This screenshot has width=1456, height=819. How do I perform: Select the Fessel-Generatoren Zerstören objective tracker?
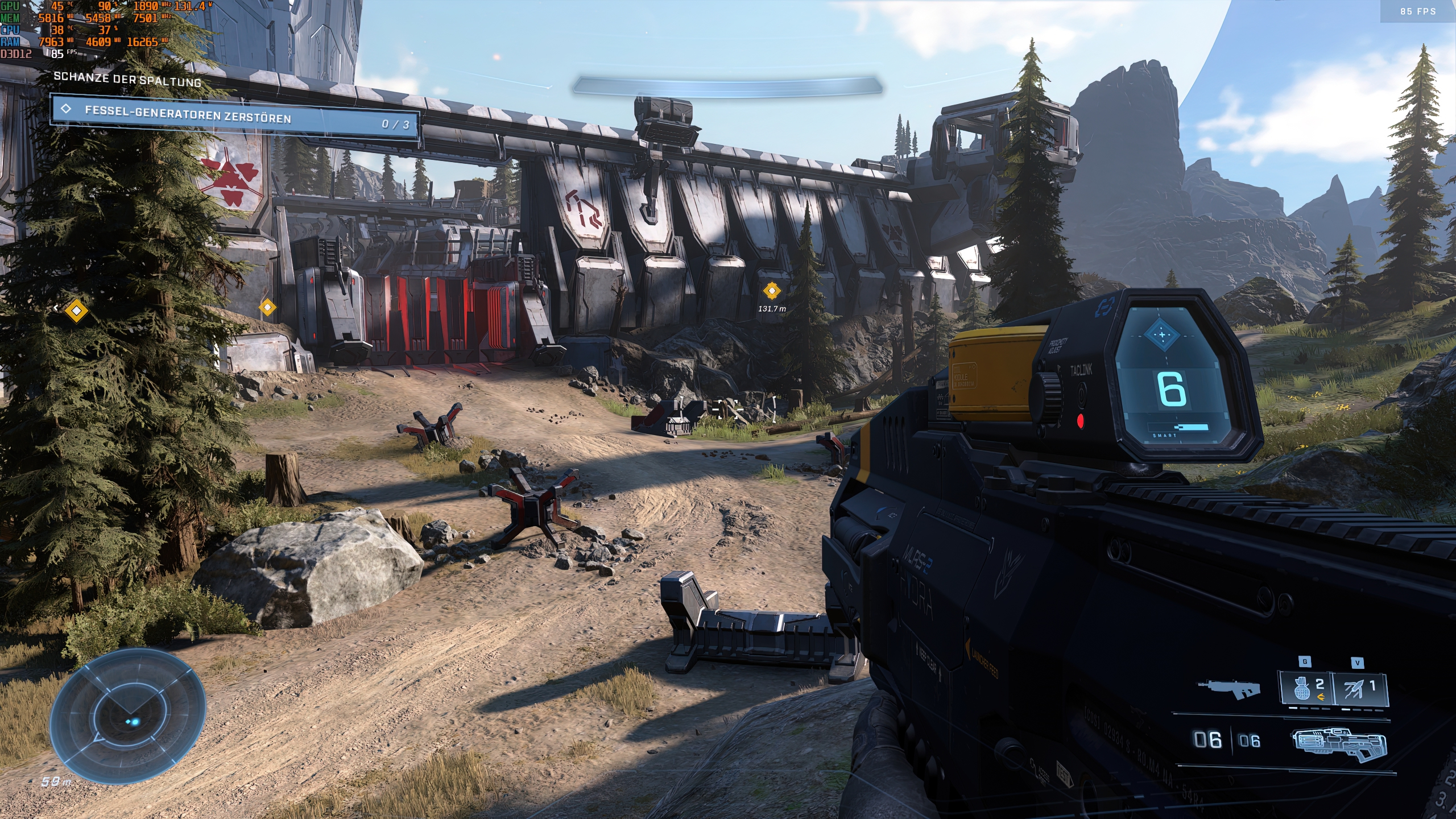pos(234,117)
